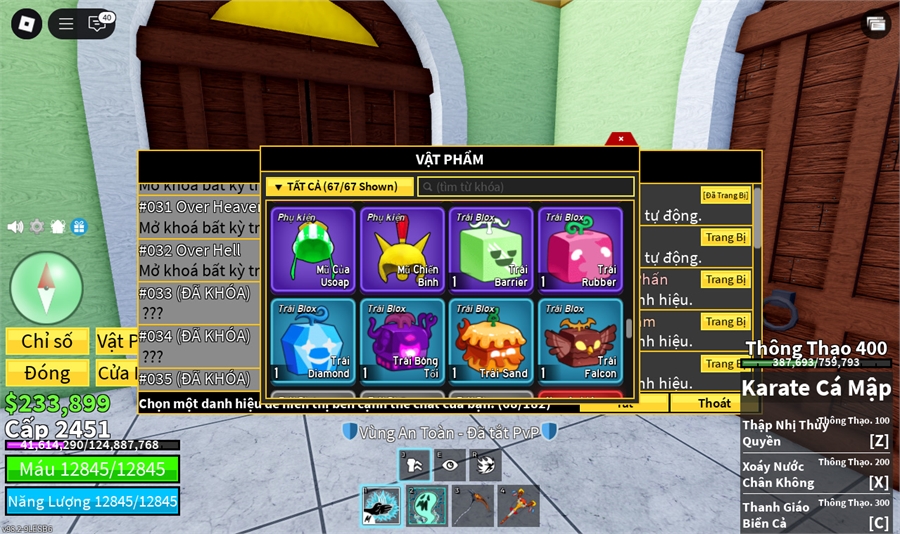Select the Over Heaven title row
This screenshot has height=534, width=900.
pyautogui.click(x=200, y=206)
